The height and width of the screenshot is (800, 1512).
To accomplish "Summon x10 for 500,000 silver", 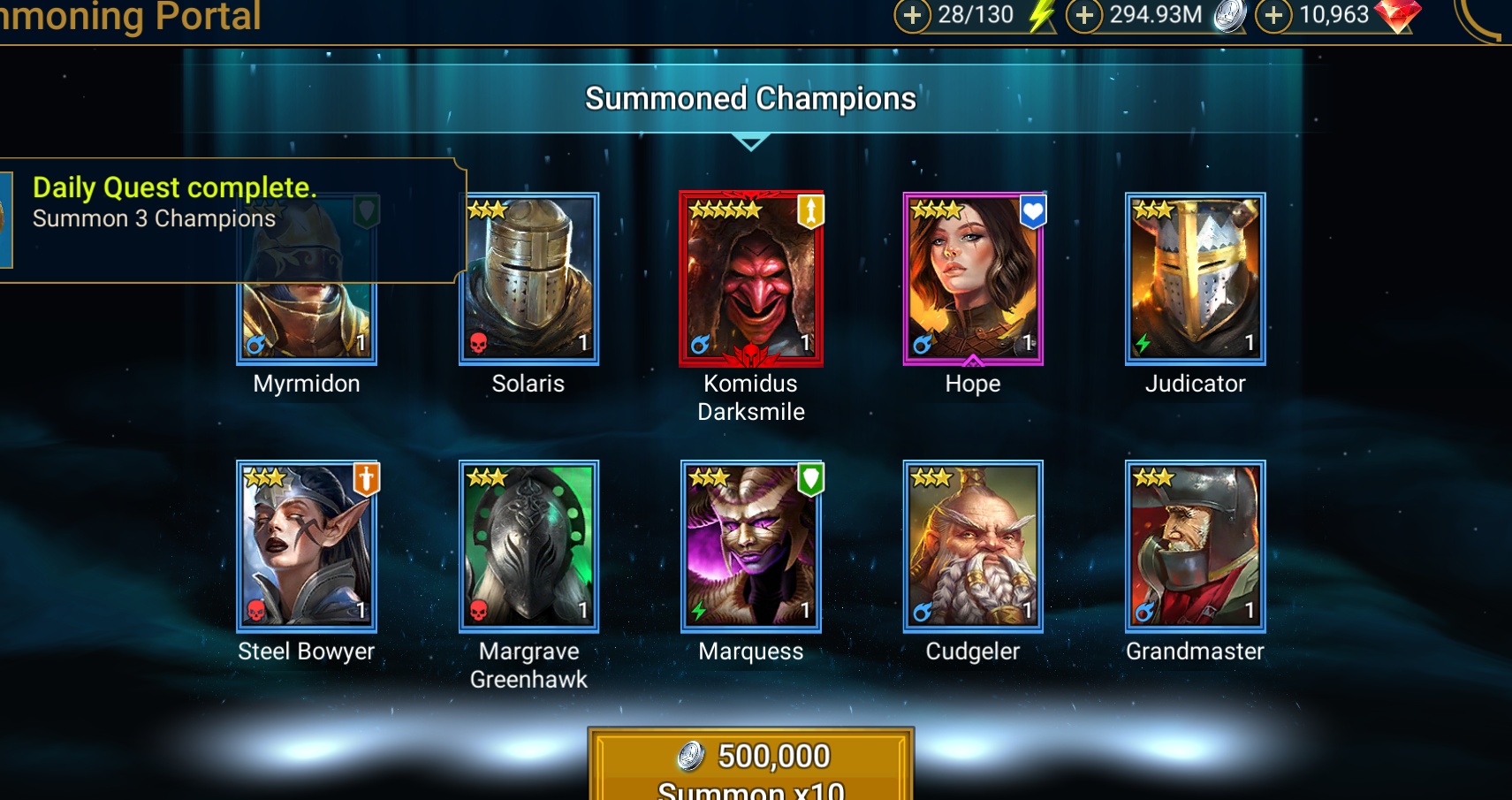I will (x=751, y=766).
